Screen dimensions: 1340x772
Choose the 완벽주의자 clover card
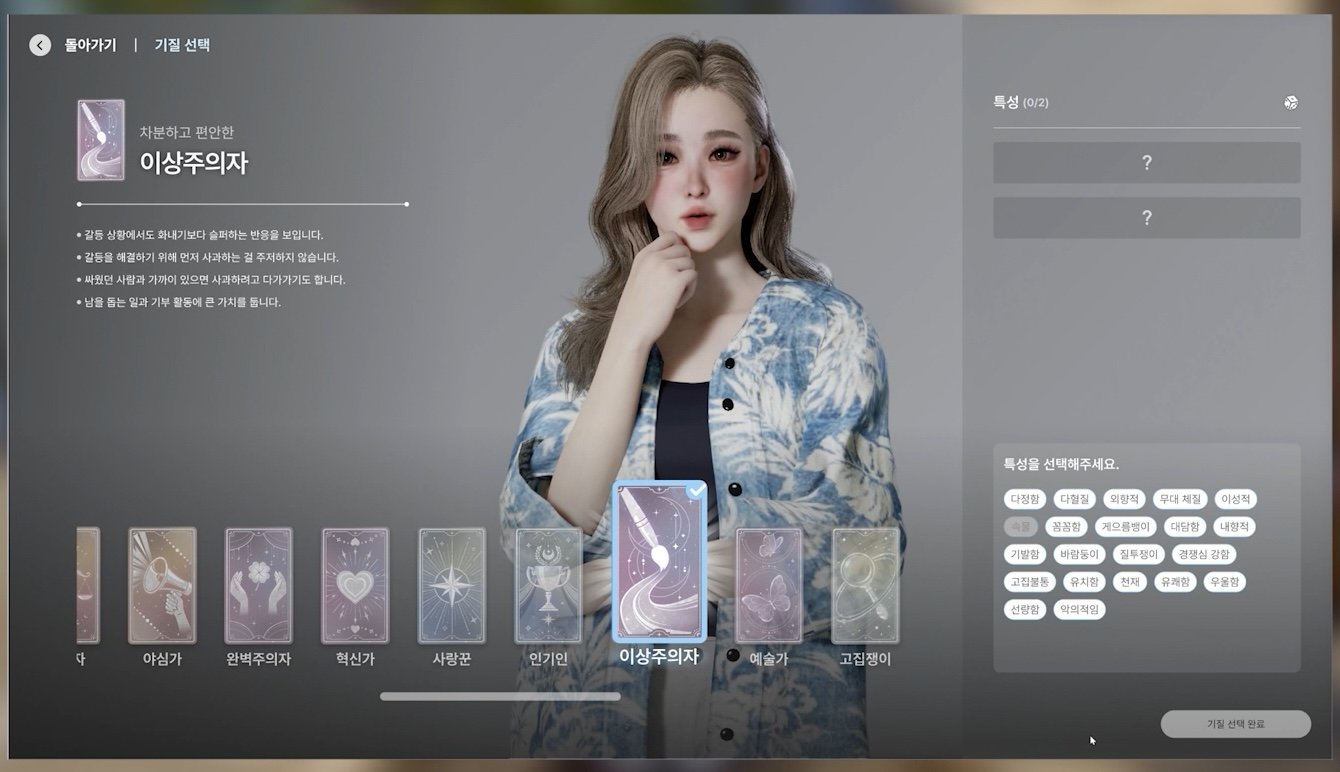(x=258, y=585)
